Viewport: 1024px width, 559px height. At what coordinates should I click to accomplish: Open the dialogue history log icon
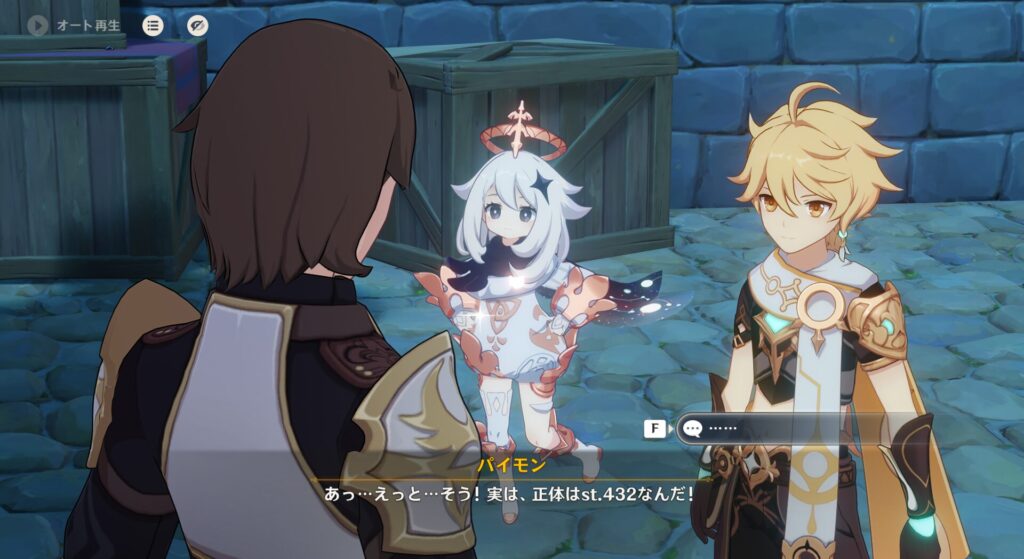(153, 25)
